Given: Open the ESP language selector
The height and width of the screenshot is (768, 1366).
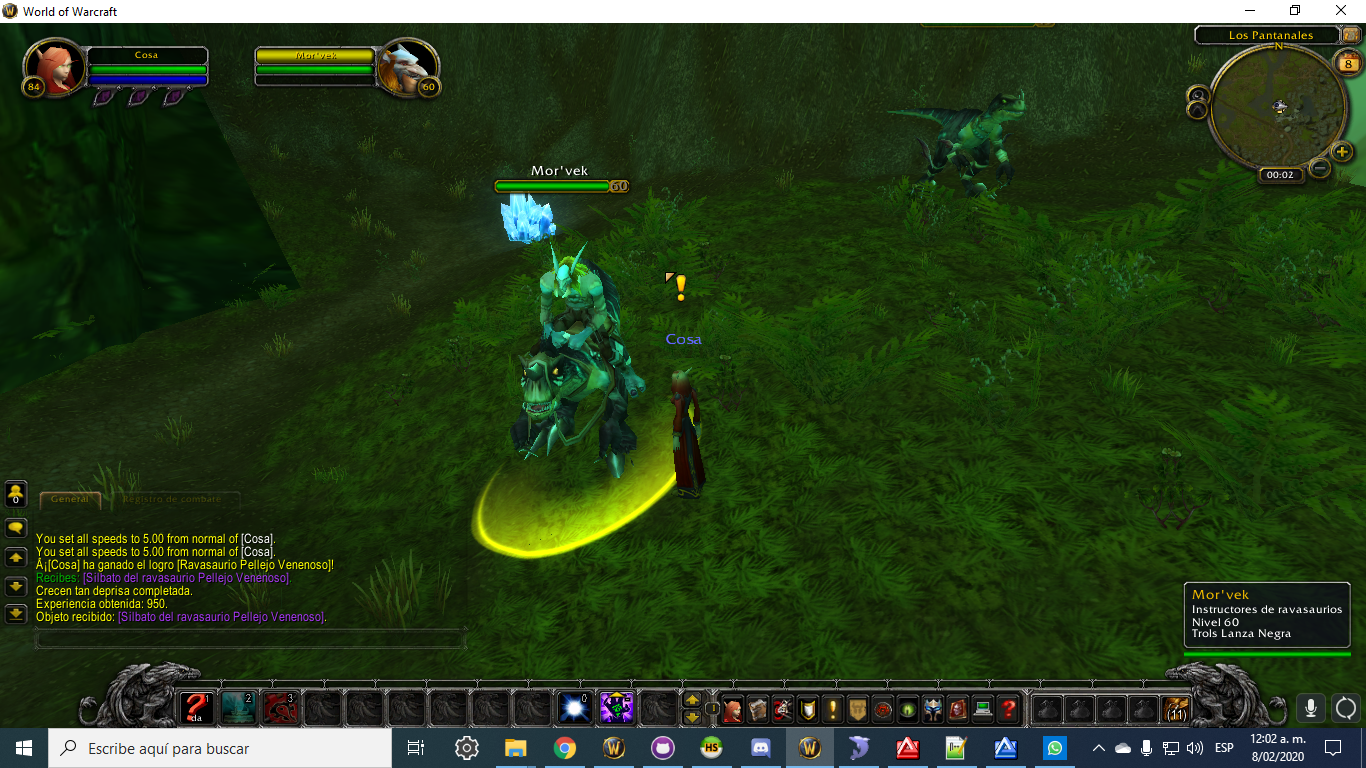Looking at the screenshot, I should pyautogui.click(x=1222, y=747).
